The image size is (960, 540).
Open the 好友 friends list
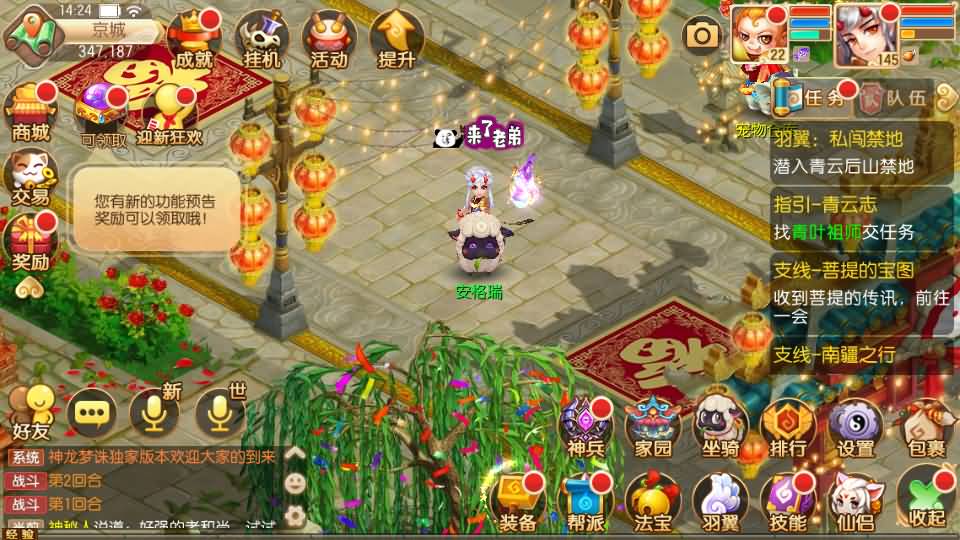click(x=31, y=411)
